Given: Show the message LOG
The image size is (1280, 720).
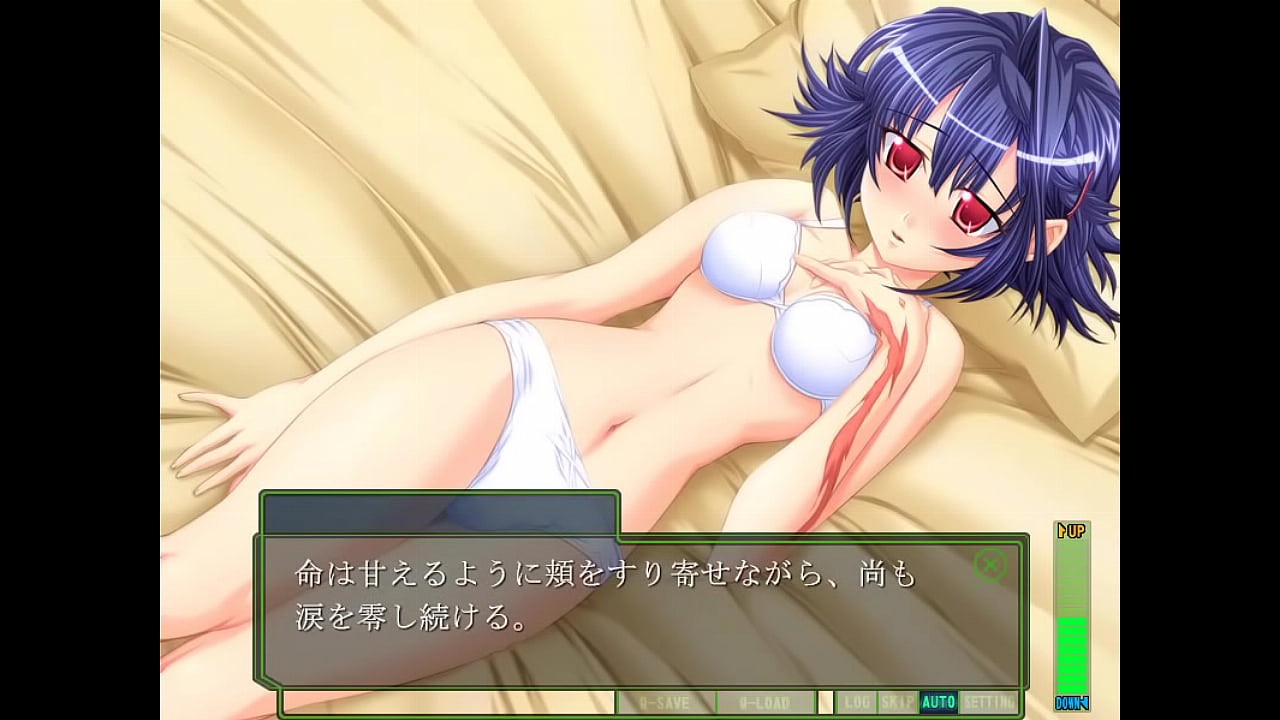Looking at the screenshot, I should click(x=855, y=702).
